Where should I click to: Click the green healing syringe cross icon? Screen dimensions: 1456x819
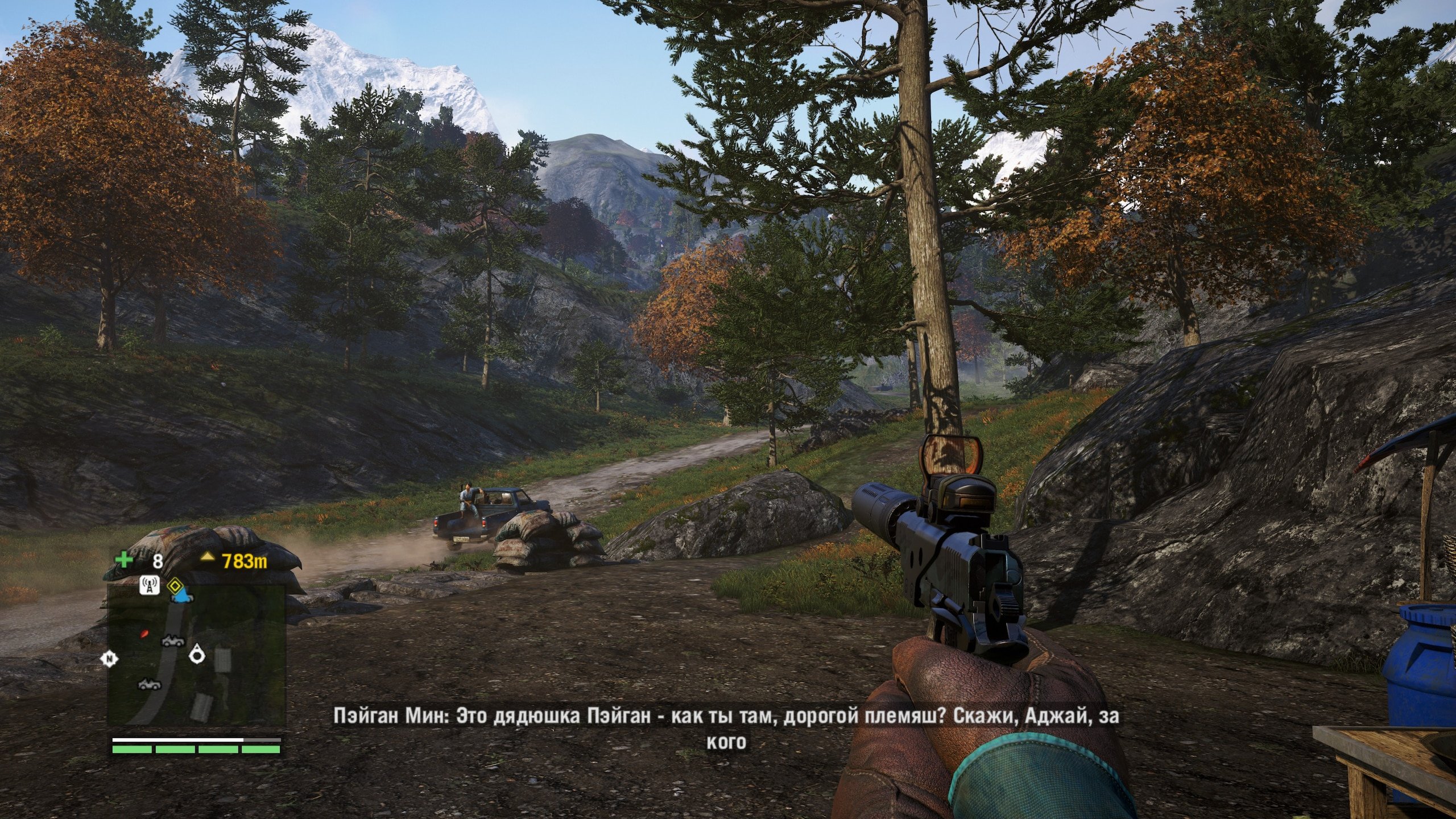[124, 560]
